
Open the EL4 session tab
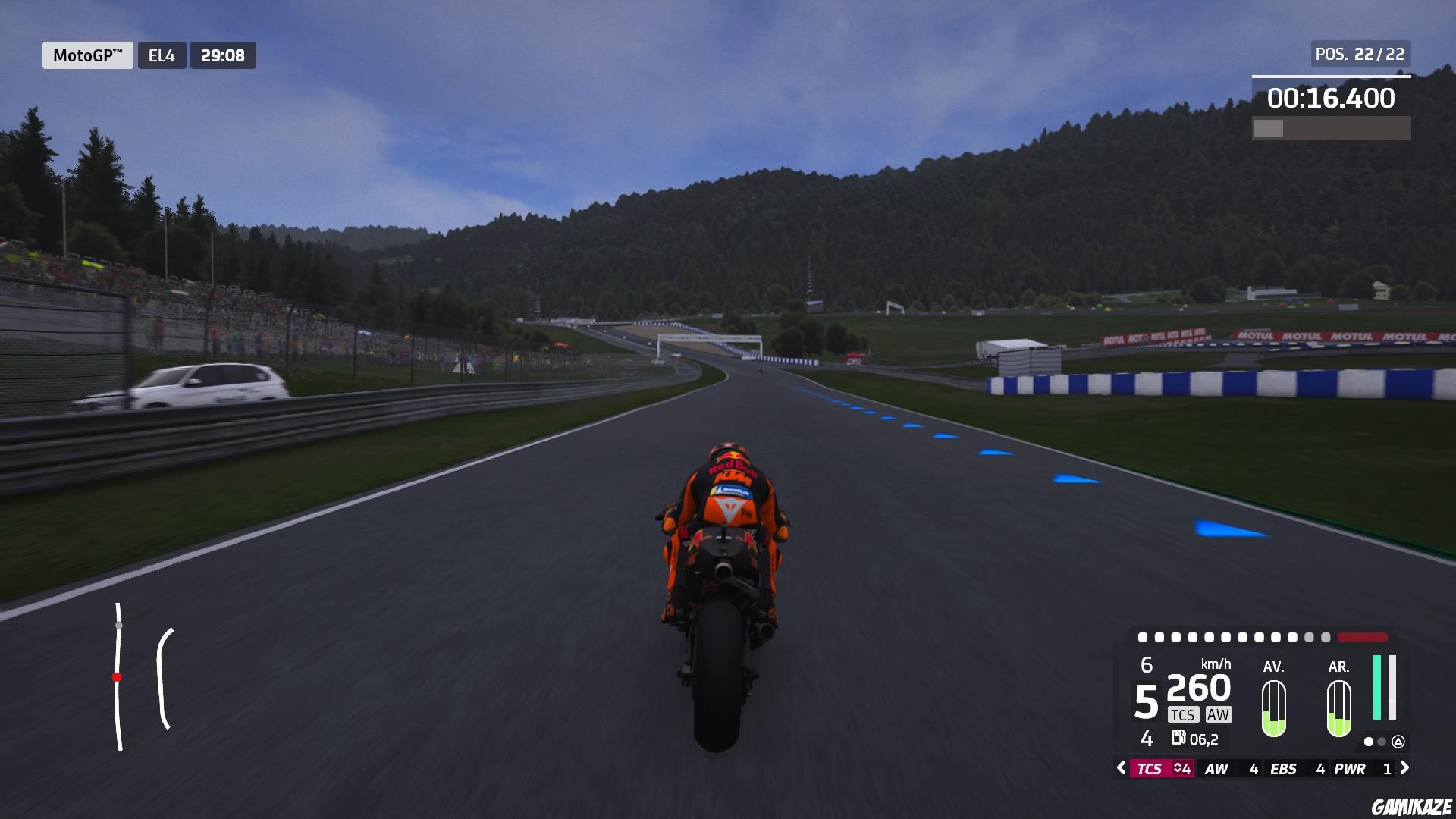click(163, 55)
